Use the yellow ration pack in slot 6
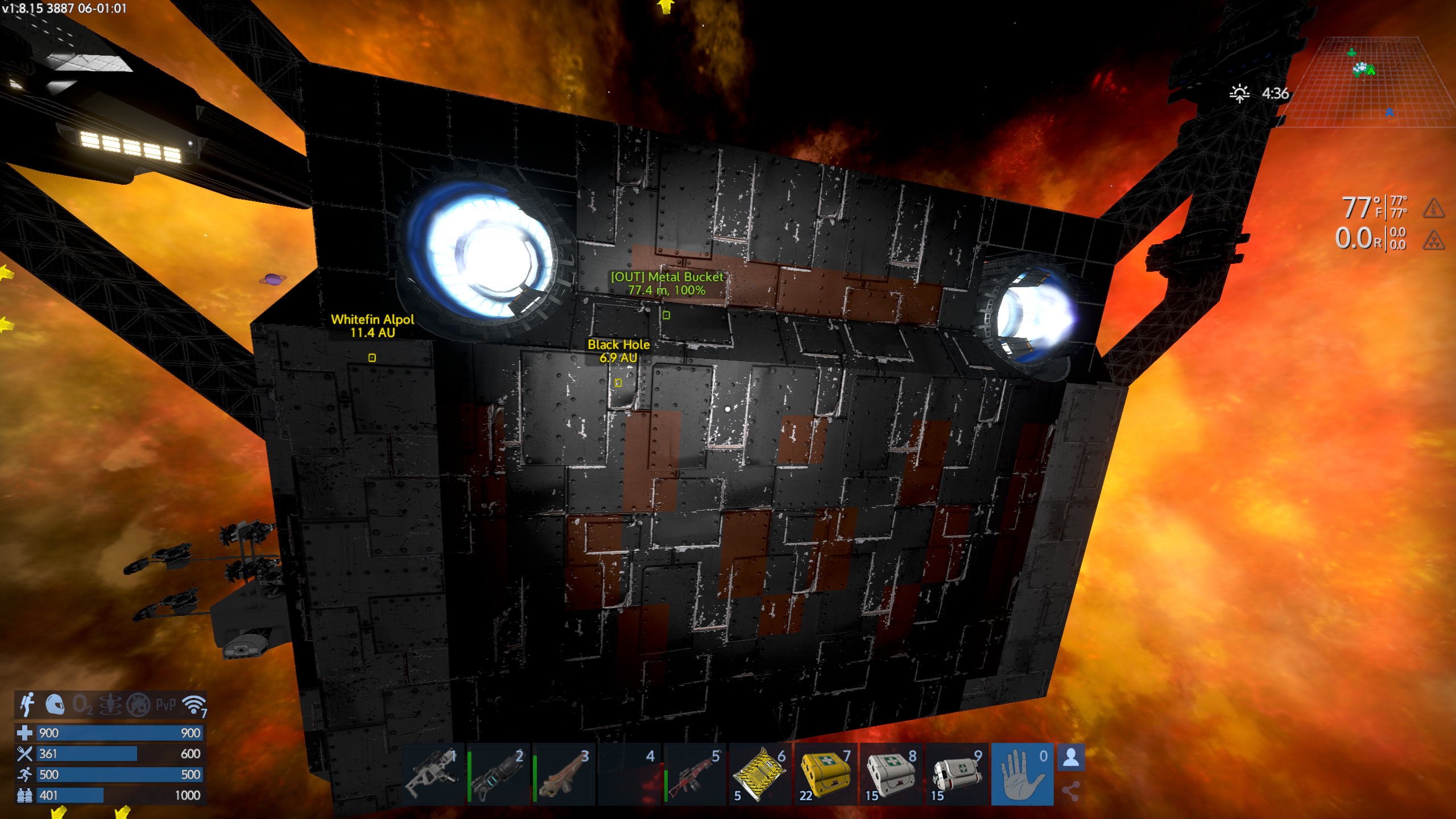Image resolution: width=1456 pixels, height=819 pixels. (x=760, y=773)
